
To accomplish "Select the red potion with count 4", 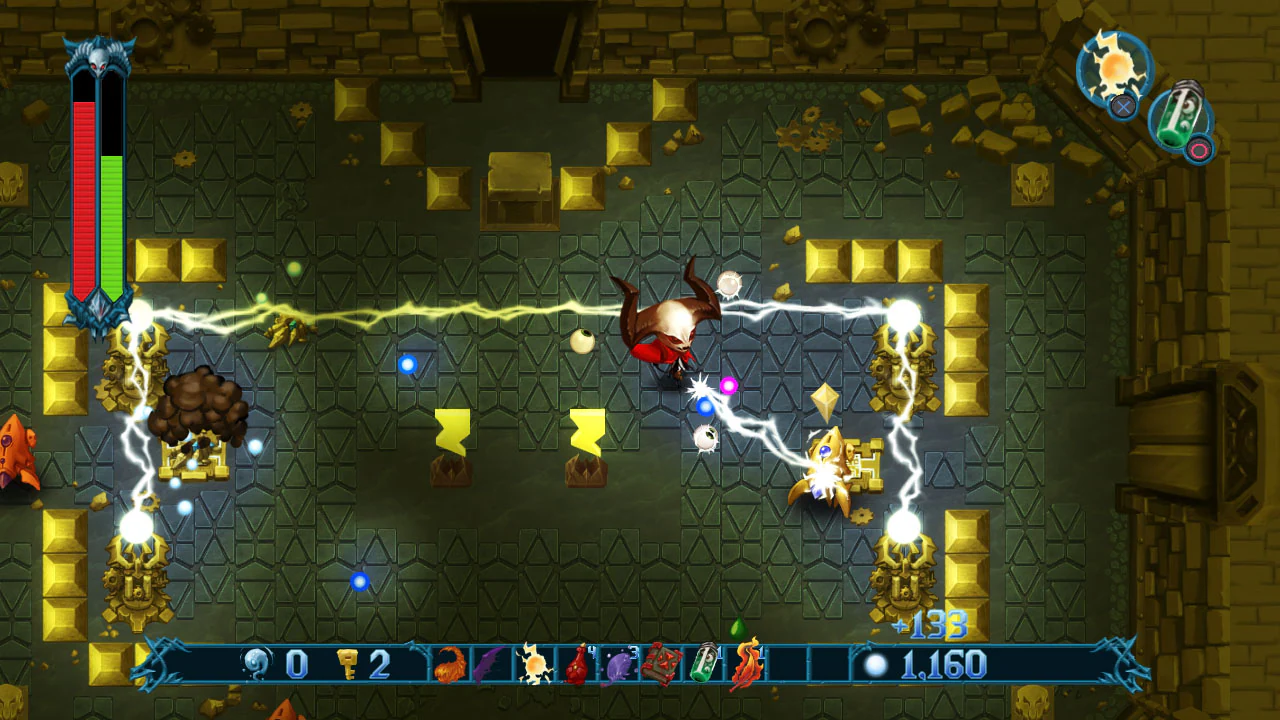I will click(578, 665).
